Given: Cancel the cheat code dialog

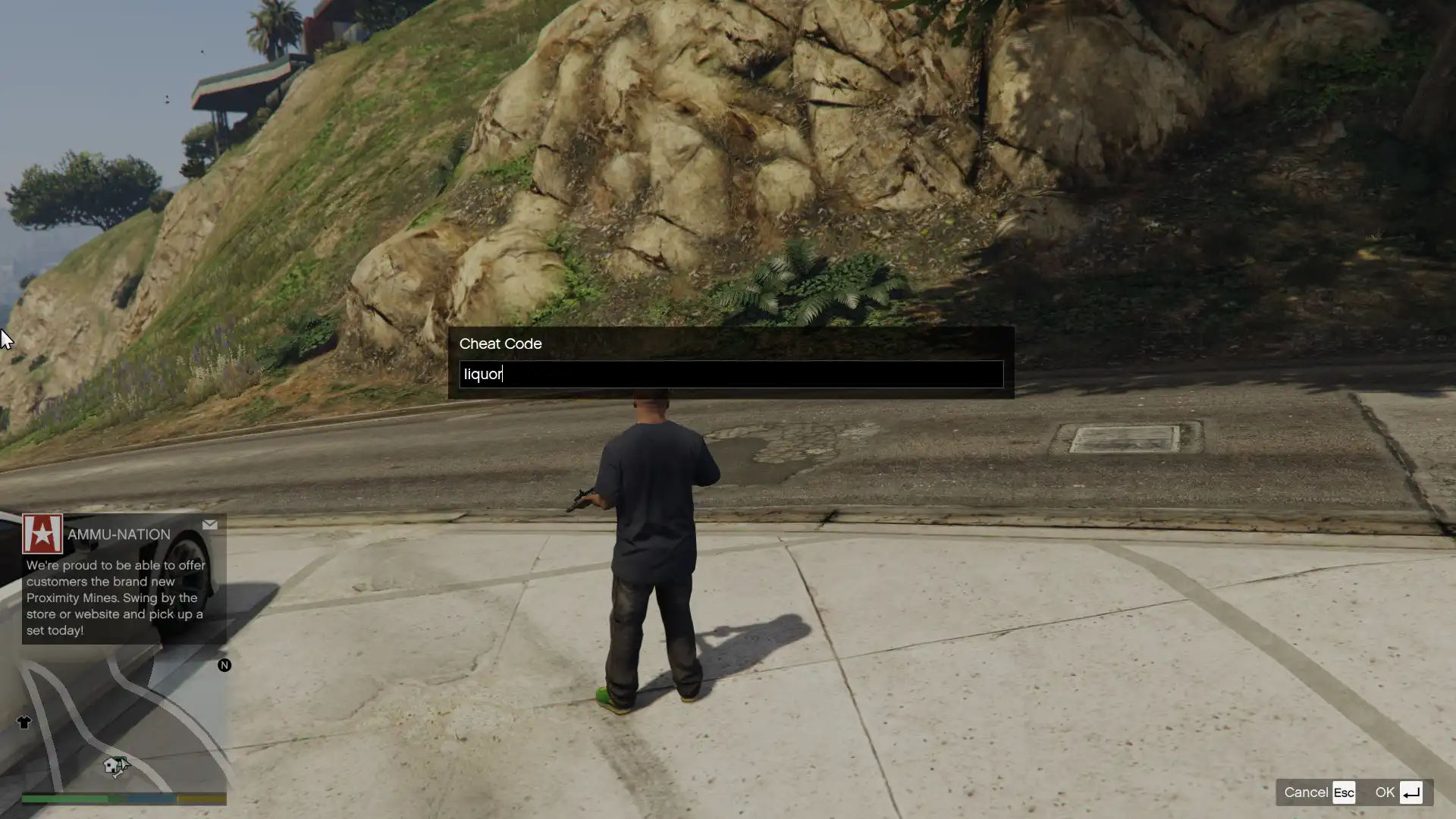Looking at the screenshot, I should click(x=1319, y=792).
